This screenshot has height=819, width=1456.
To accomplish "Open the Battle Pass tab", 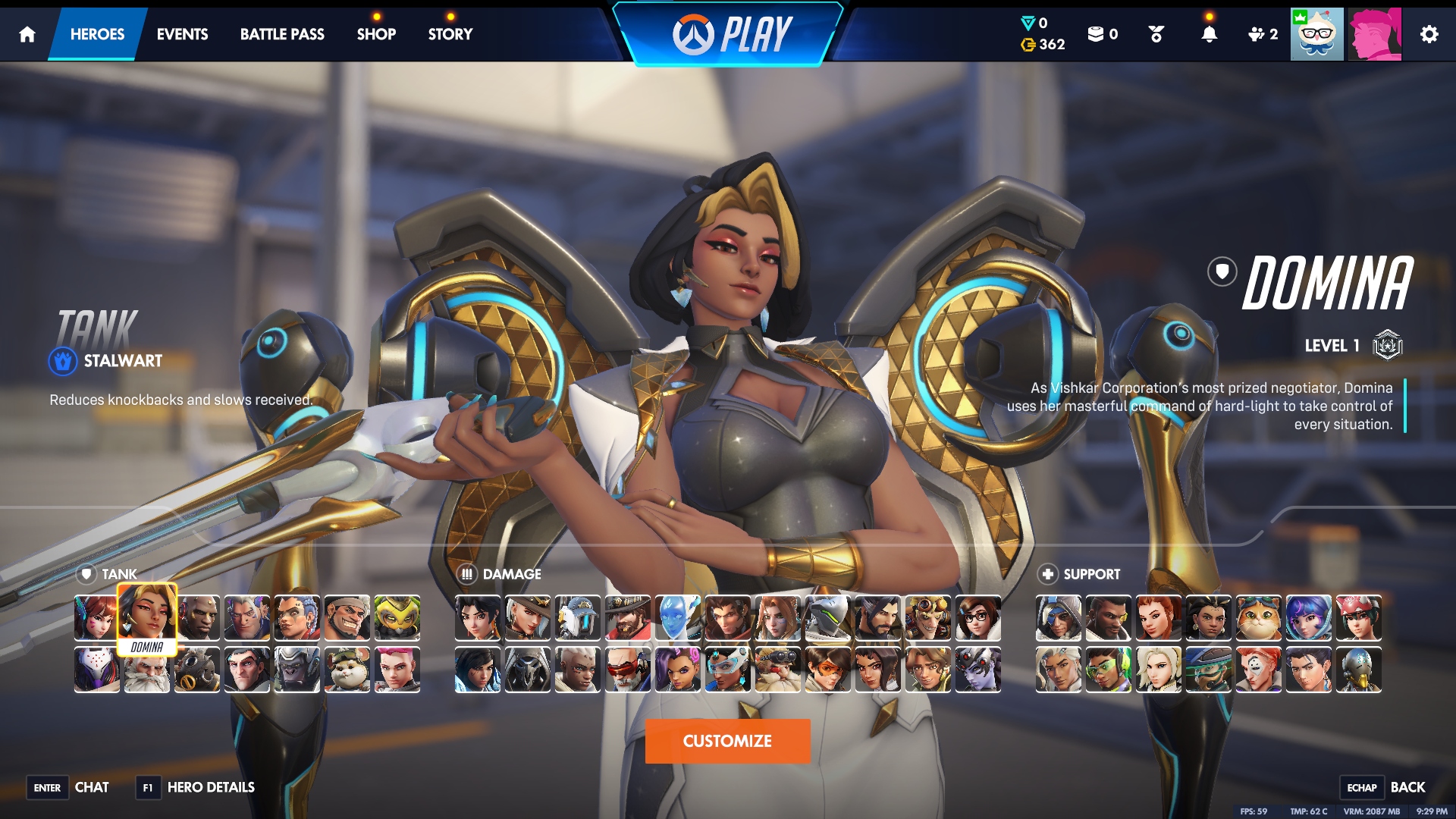I will point(282,34).
